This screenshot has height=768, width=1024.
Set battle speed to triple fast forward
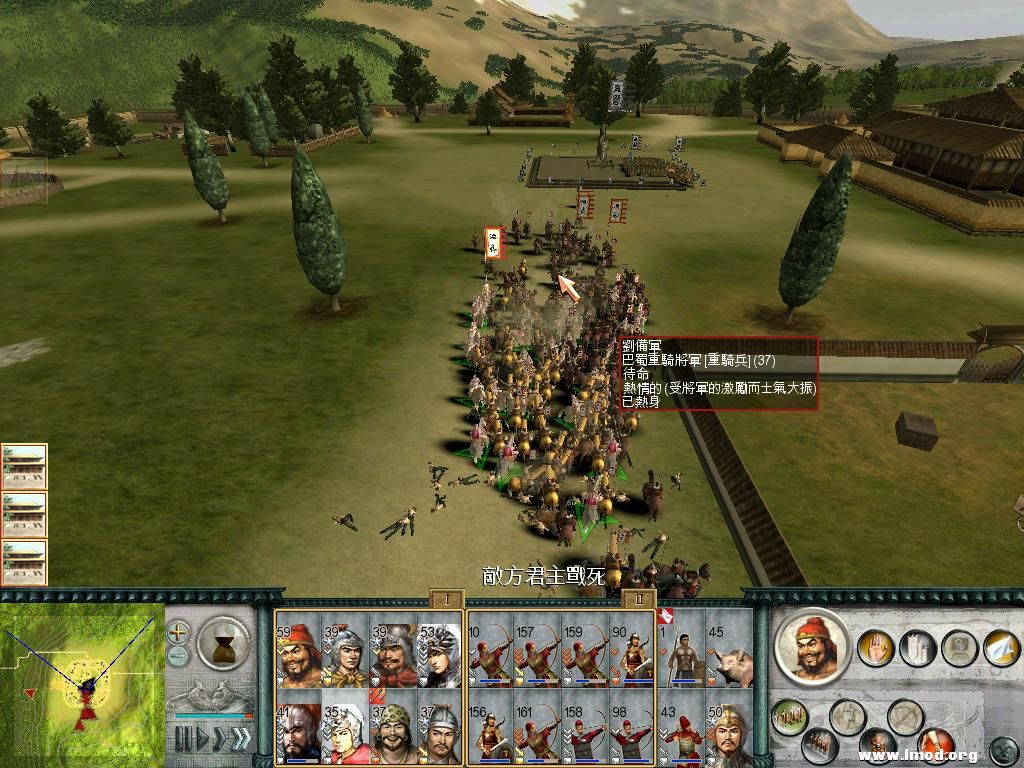pyautogui.click(x=240, y=739)
